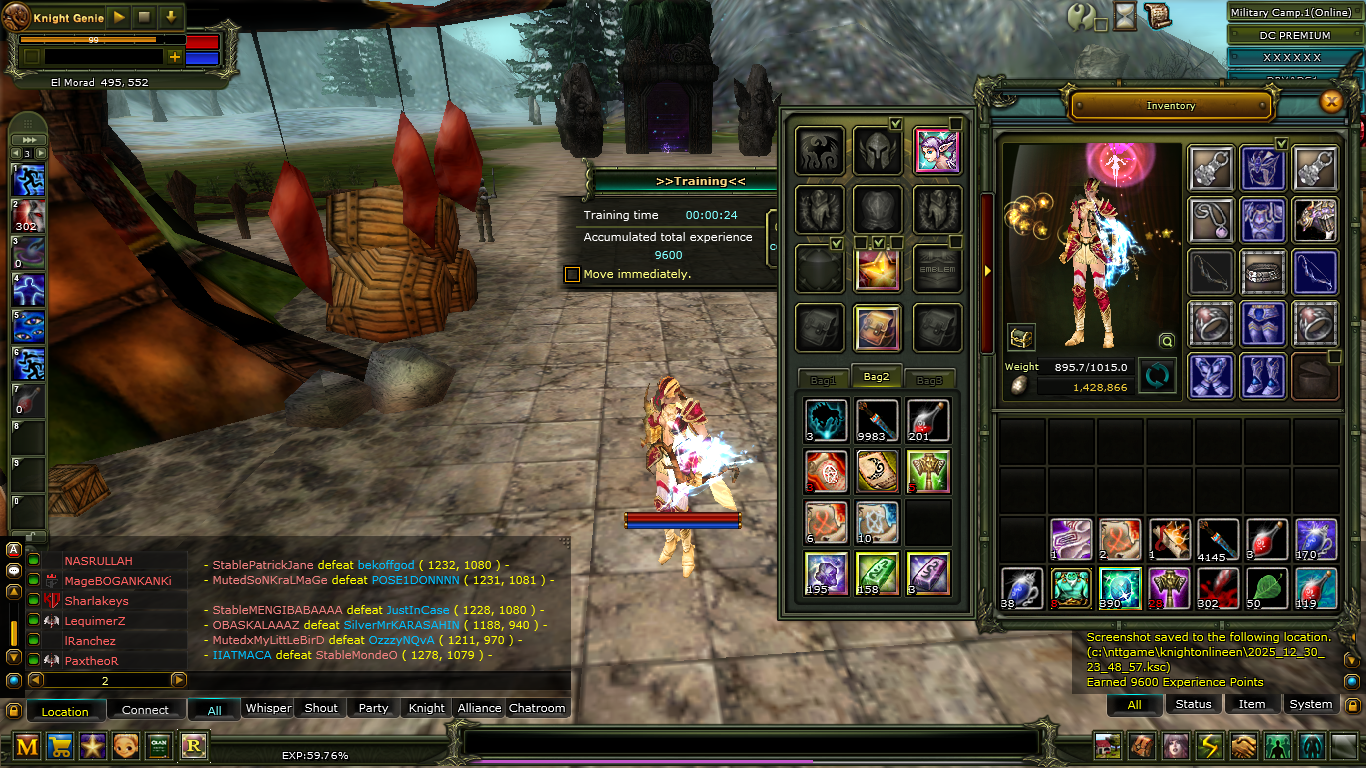Open the Party chat tab
This screenshot has height=768, width=1366.
point(373,708)
